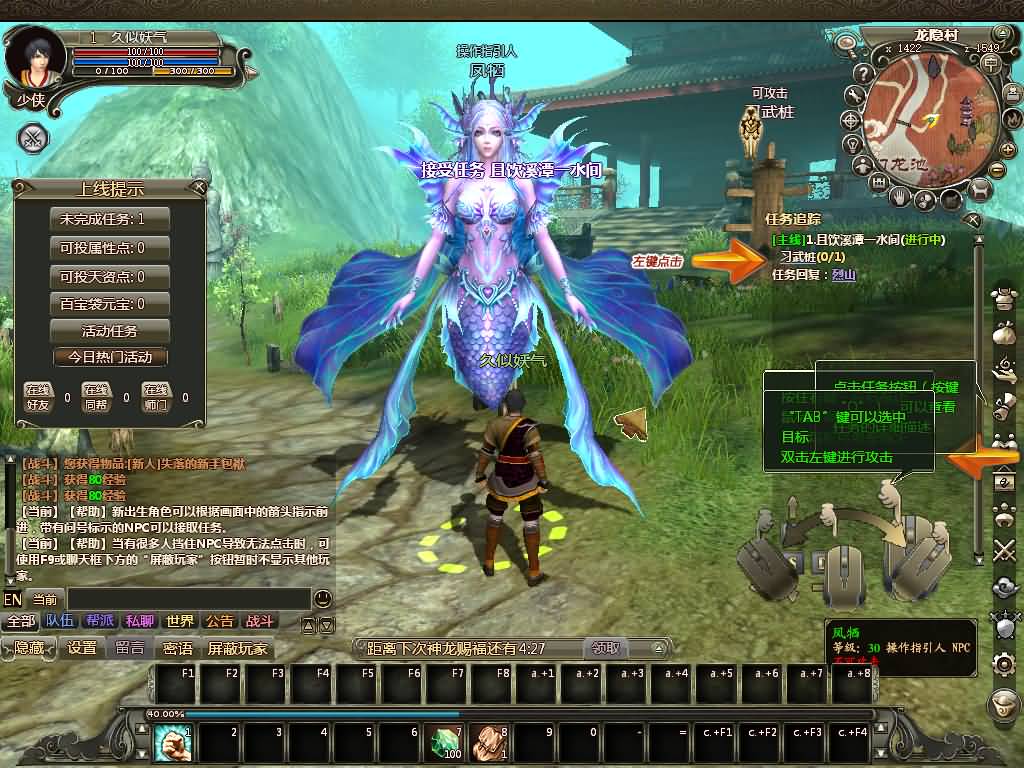This screenshot has height=768, width=1024.
Task: Open the 设置 chat settings
Action: click(82, 648)
